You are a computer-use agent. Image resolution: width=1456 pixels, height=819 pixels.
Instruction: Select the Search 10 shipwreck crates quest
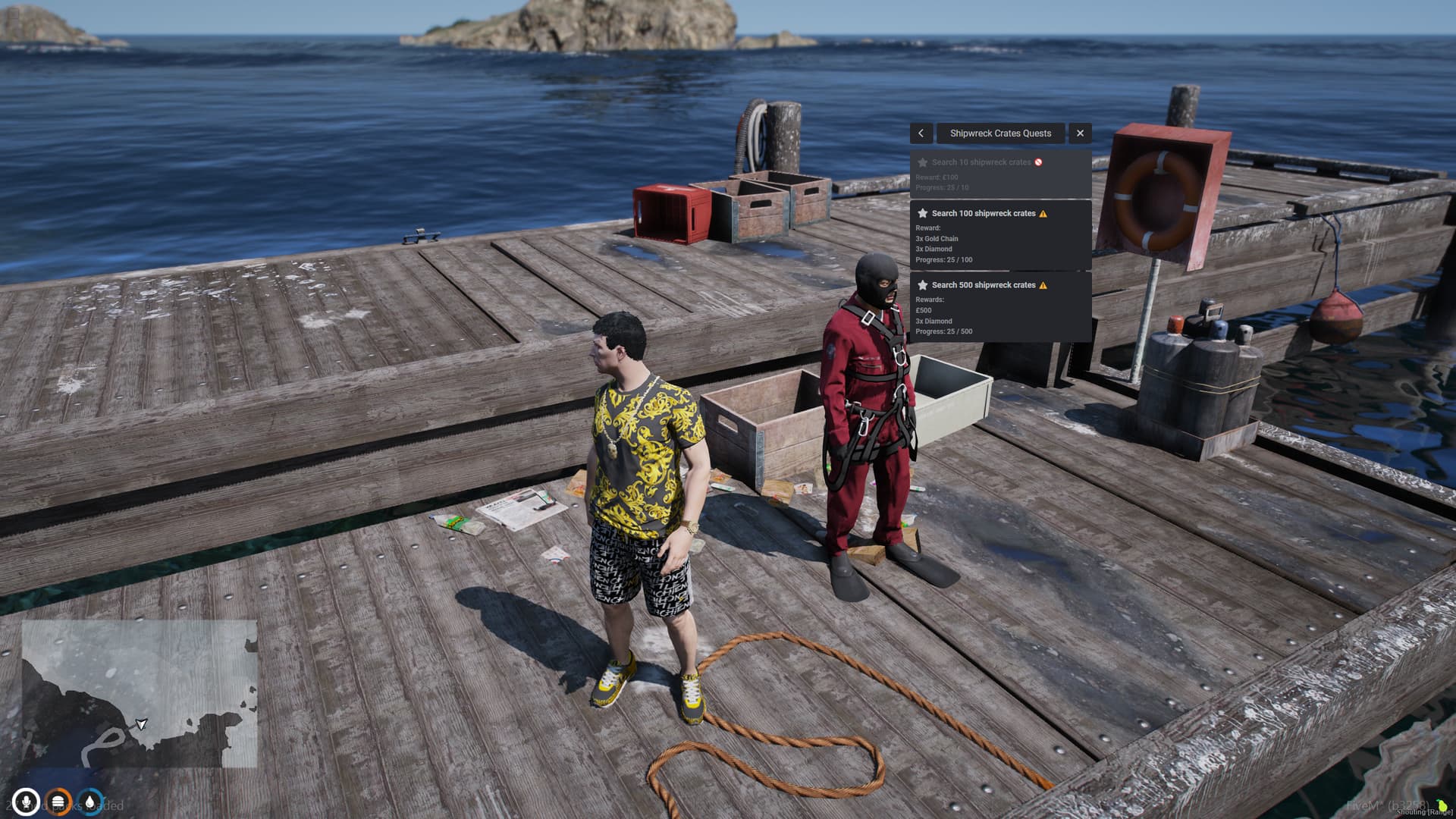click(1000, 174)
